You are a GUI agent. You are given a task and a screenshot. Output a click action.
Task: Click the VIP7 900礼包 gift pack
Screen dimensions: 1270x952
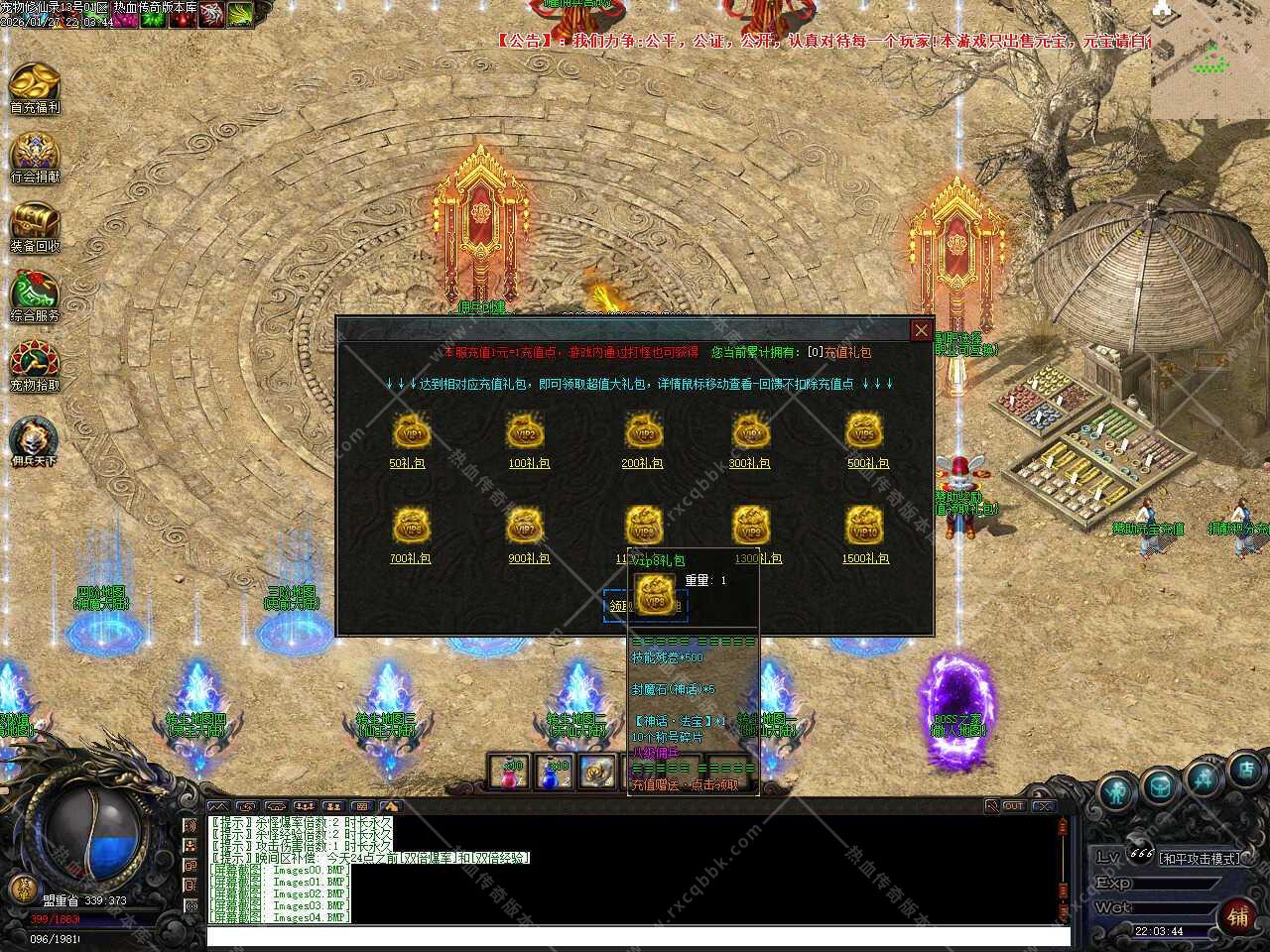pyautogui.click(x=526, y=528)
